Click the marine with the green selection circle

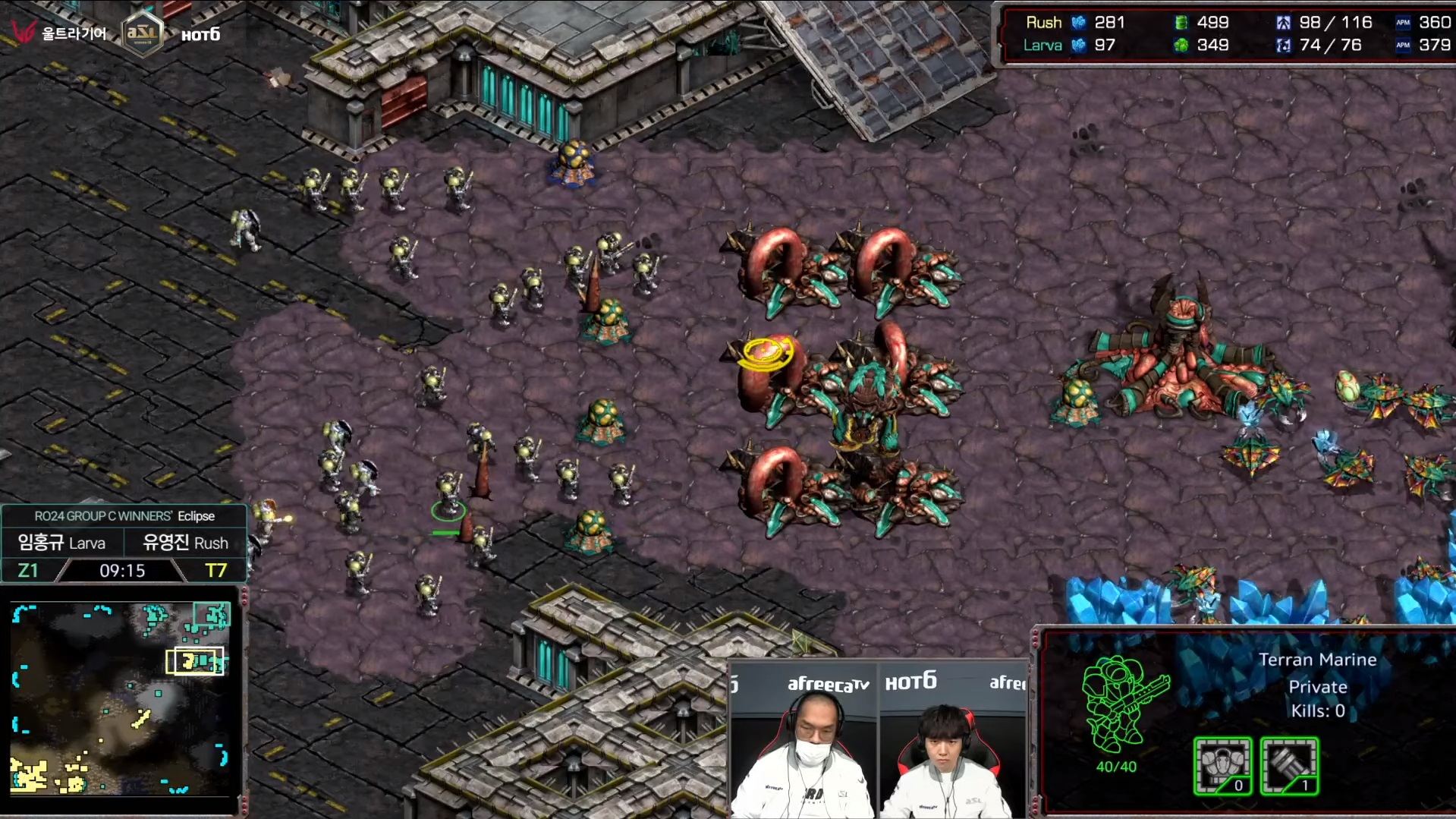pyautogui.click(x=448, y=493)
